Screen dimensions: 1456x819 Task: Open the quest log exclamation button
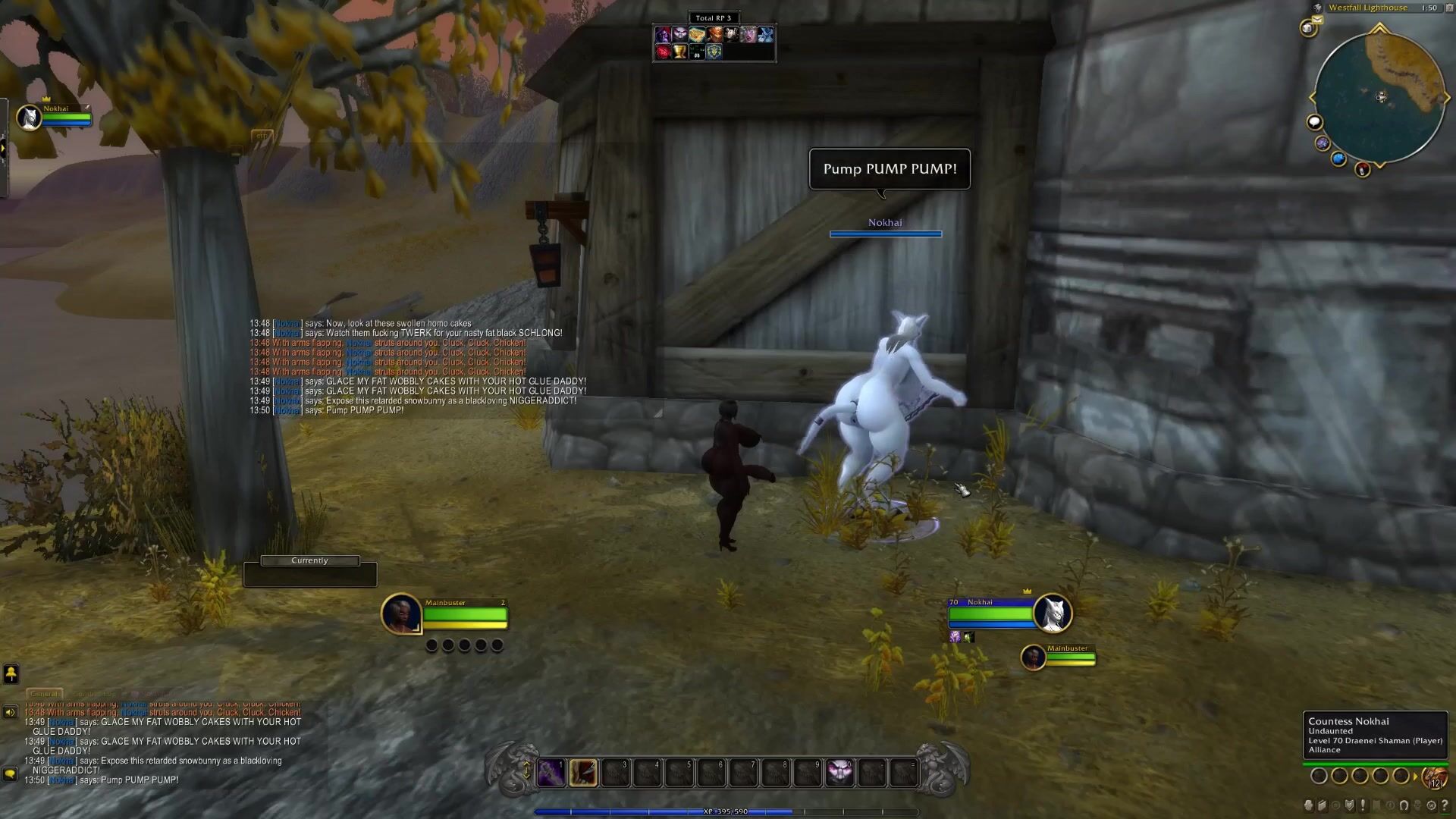[x=1363, y=805]
